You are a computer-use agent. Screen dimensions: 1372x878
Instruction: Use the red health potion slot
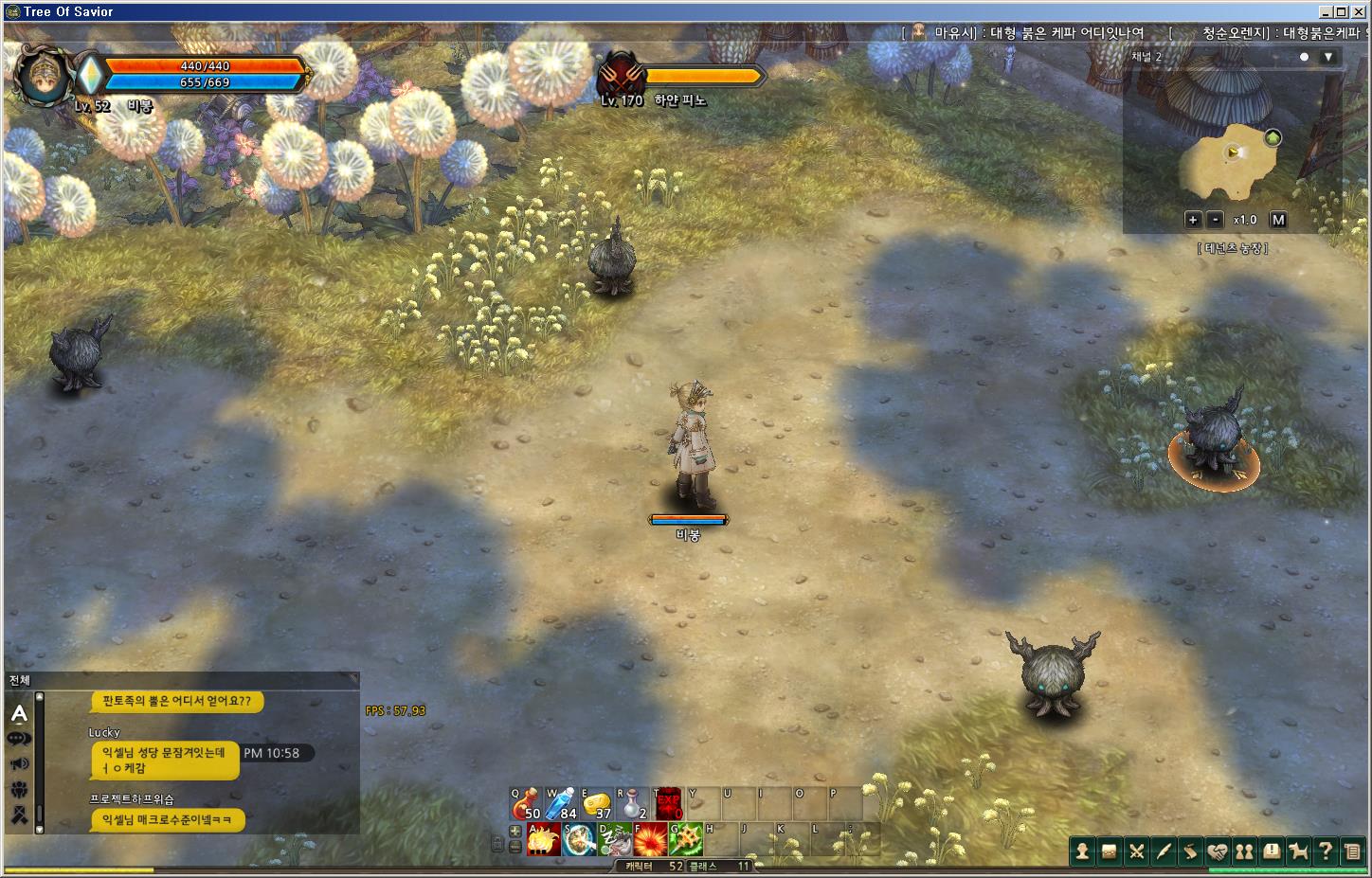coord(524,803)
